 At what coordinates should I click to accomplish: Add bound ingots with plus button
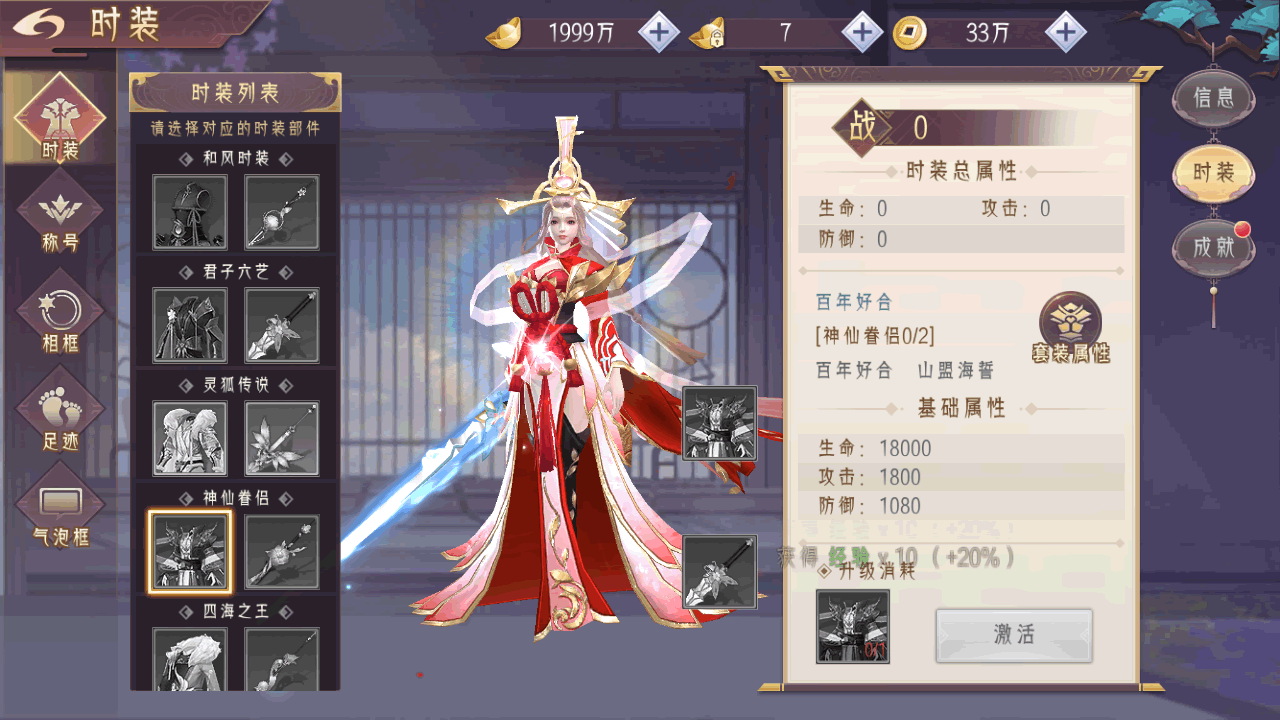[x=862, y=33]
